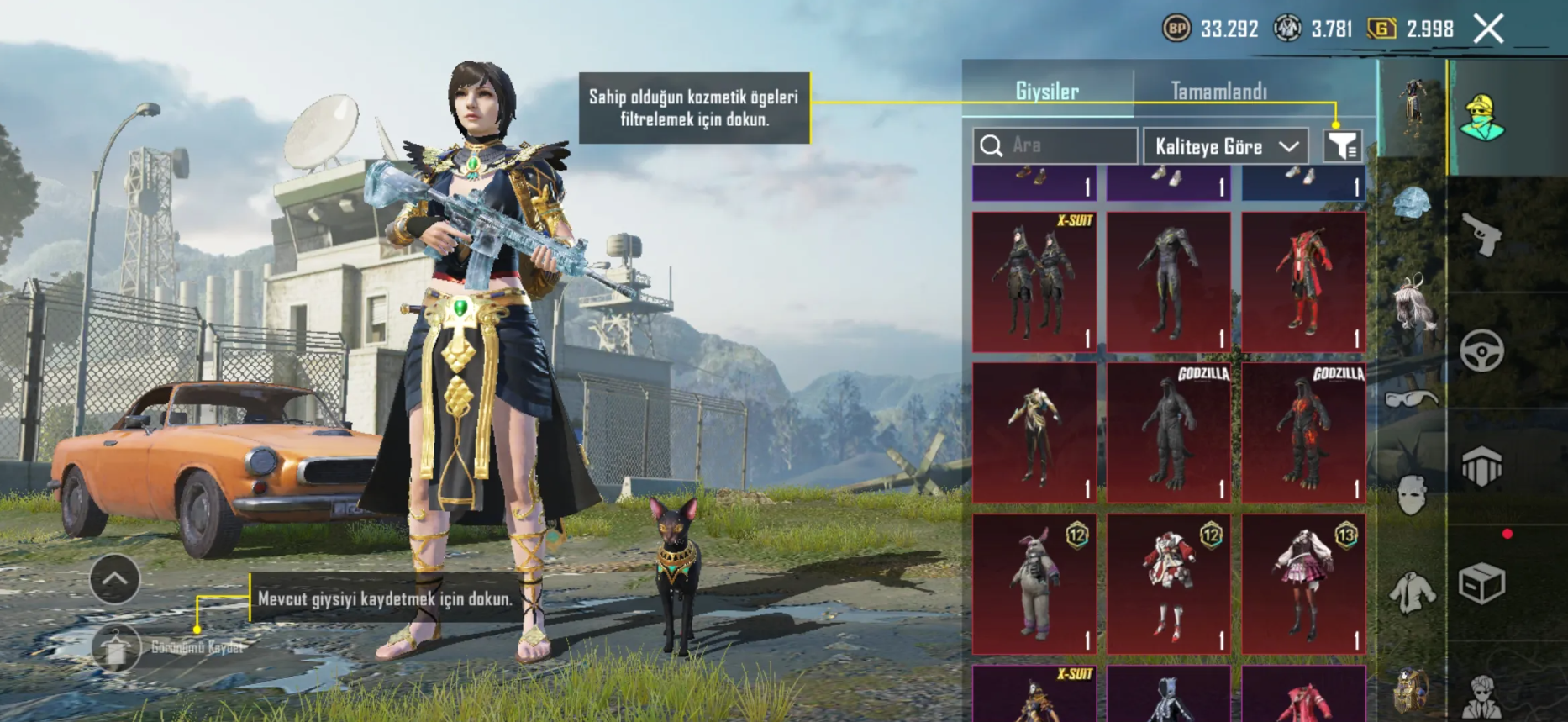Switch to the pistol weapon skins section
Screen dimensions: 1568x722
pyautogui.click(x=1481, y=234)
